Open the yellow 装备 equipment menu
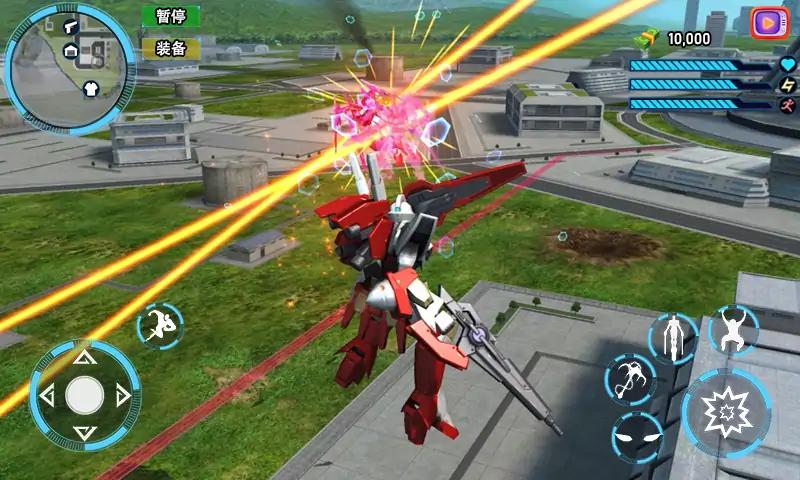The height and width of the screenshot is (480, 800). 170,48
